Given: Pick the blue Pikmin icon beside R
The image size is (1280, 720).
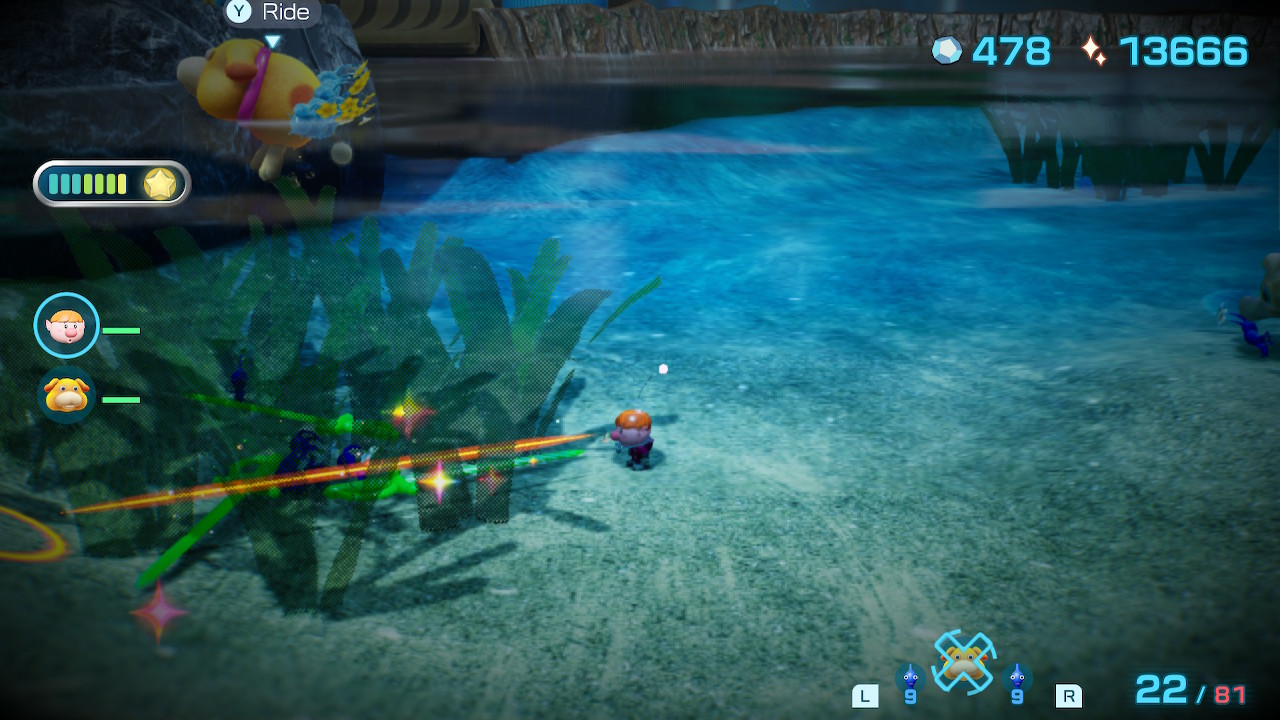Looking at the screenshot, I should [x=1017, y=680].
